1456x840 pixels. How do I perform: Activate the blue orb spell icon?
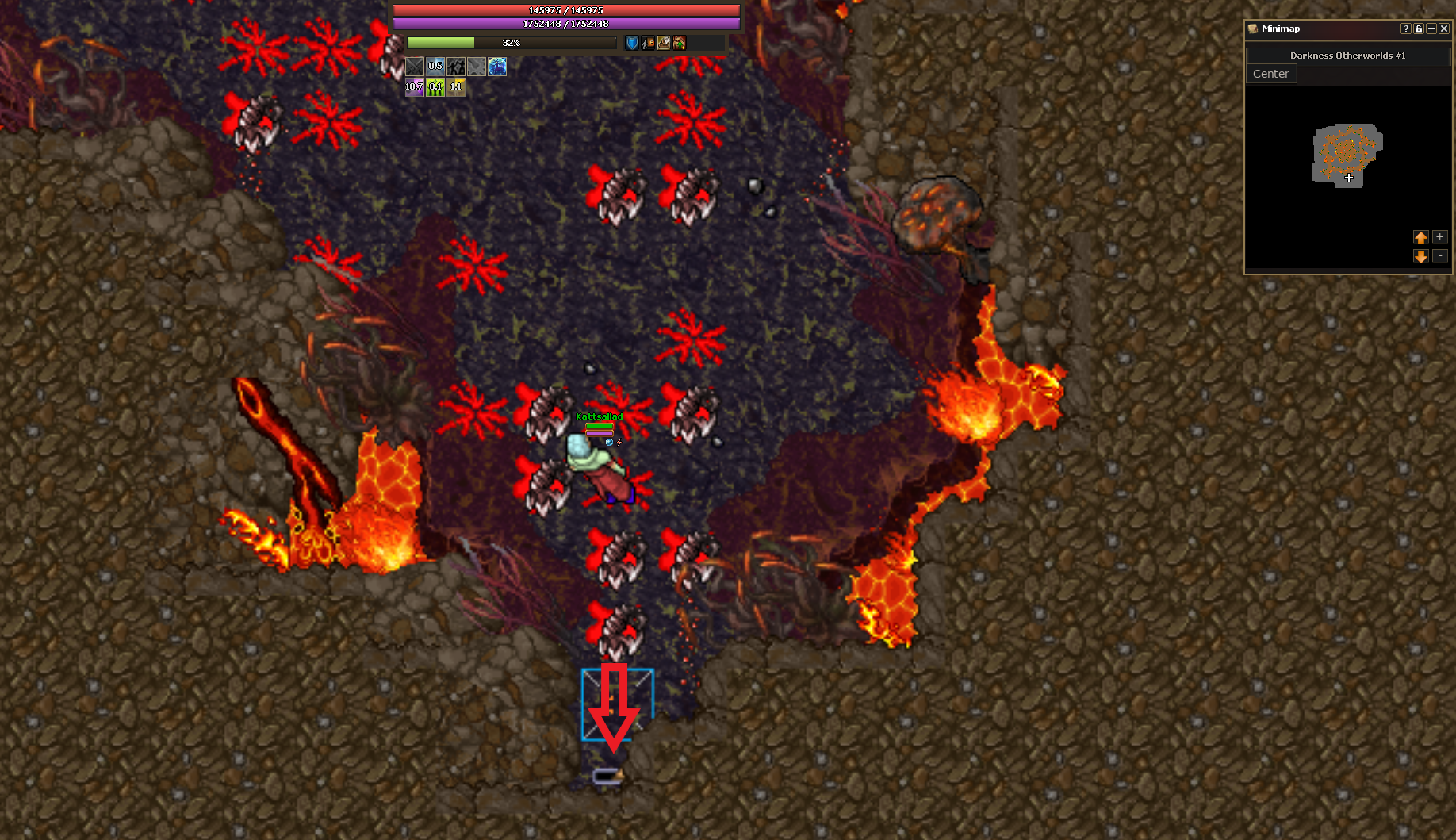coord(497,67)
